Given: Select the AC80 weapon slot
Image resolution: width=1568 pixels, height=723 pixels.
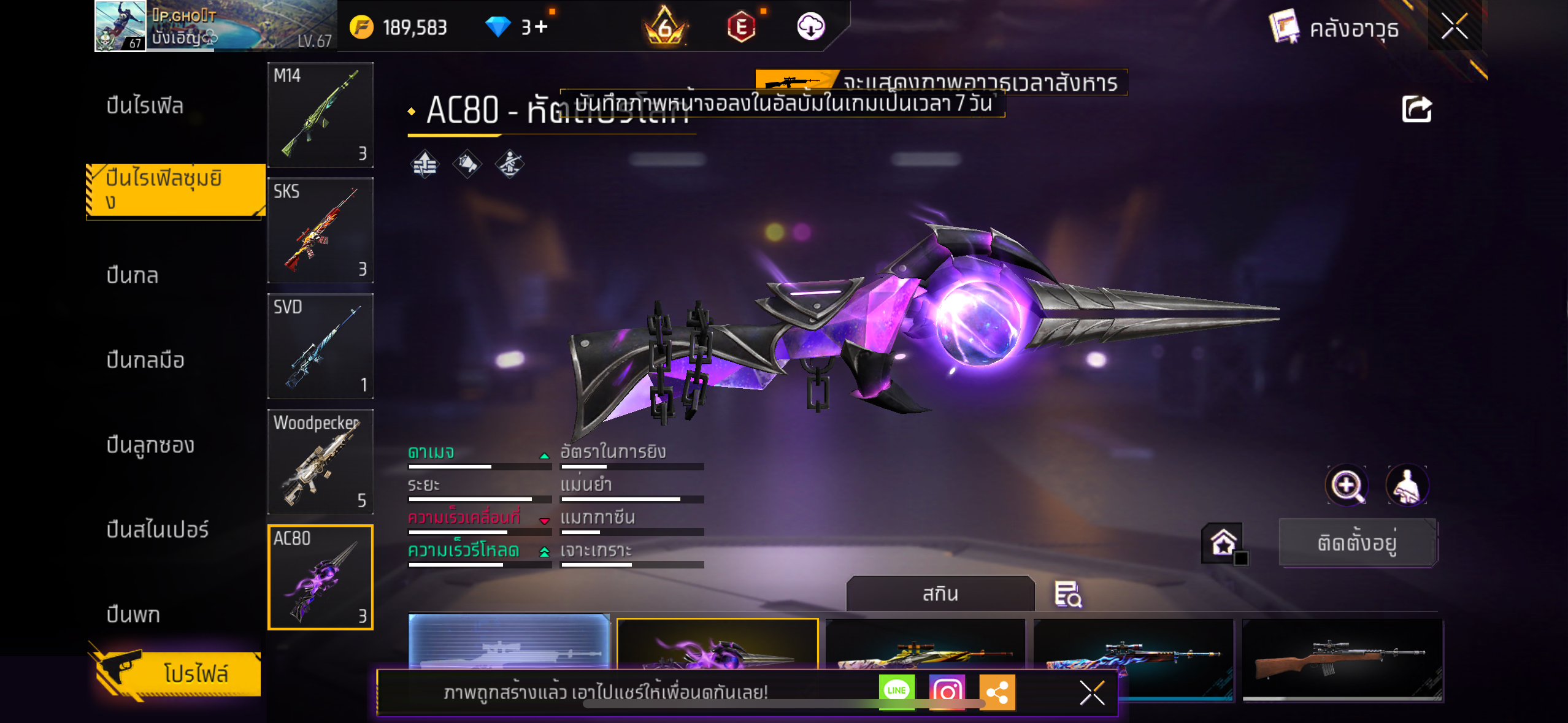Looking at the screenshot, I should click(x=320, y=577).
